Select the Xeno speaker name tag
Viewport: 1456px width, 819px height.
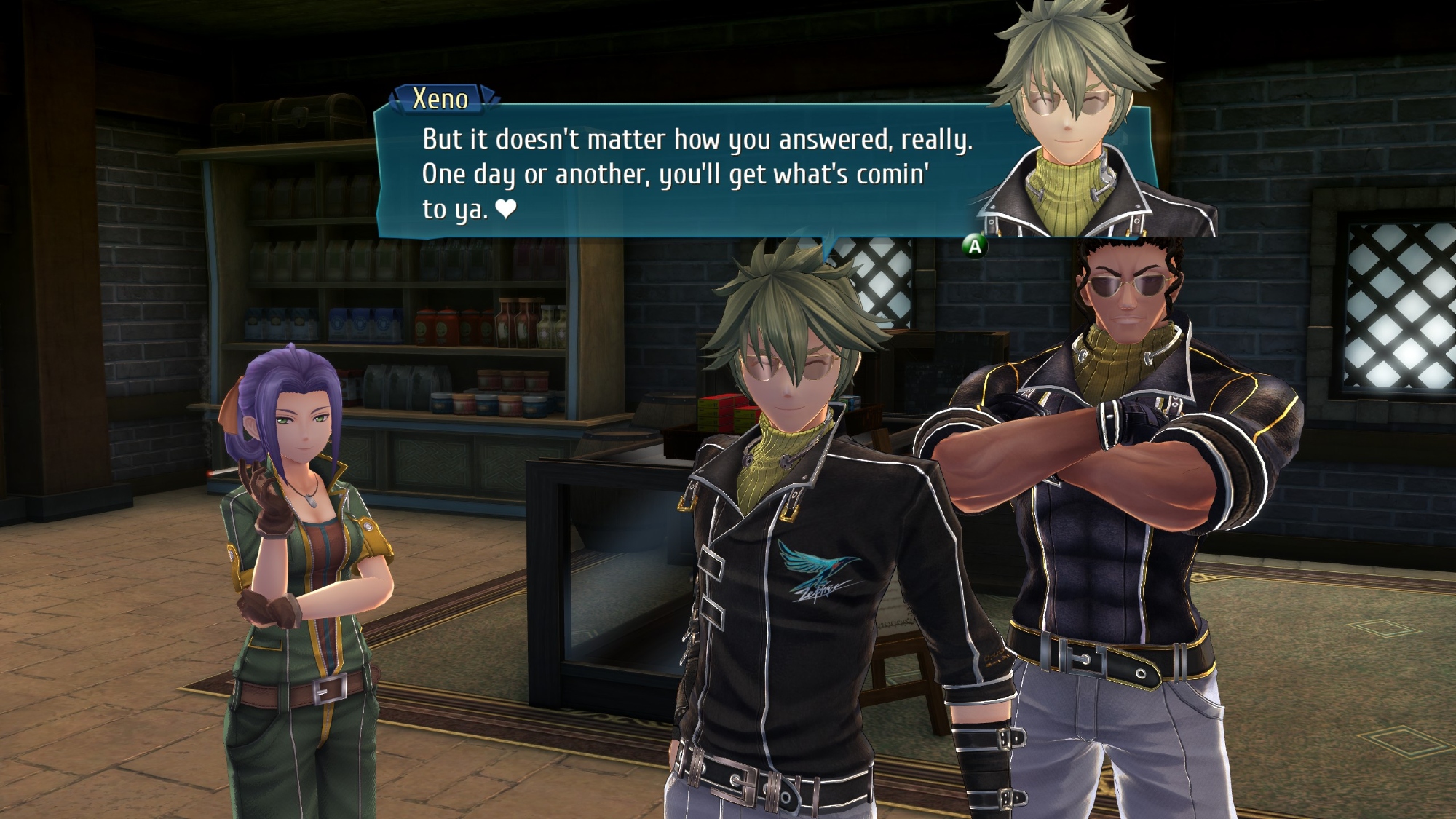441,99
